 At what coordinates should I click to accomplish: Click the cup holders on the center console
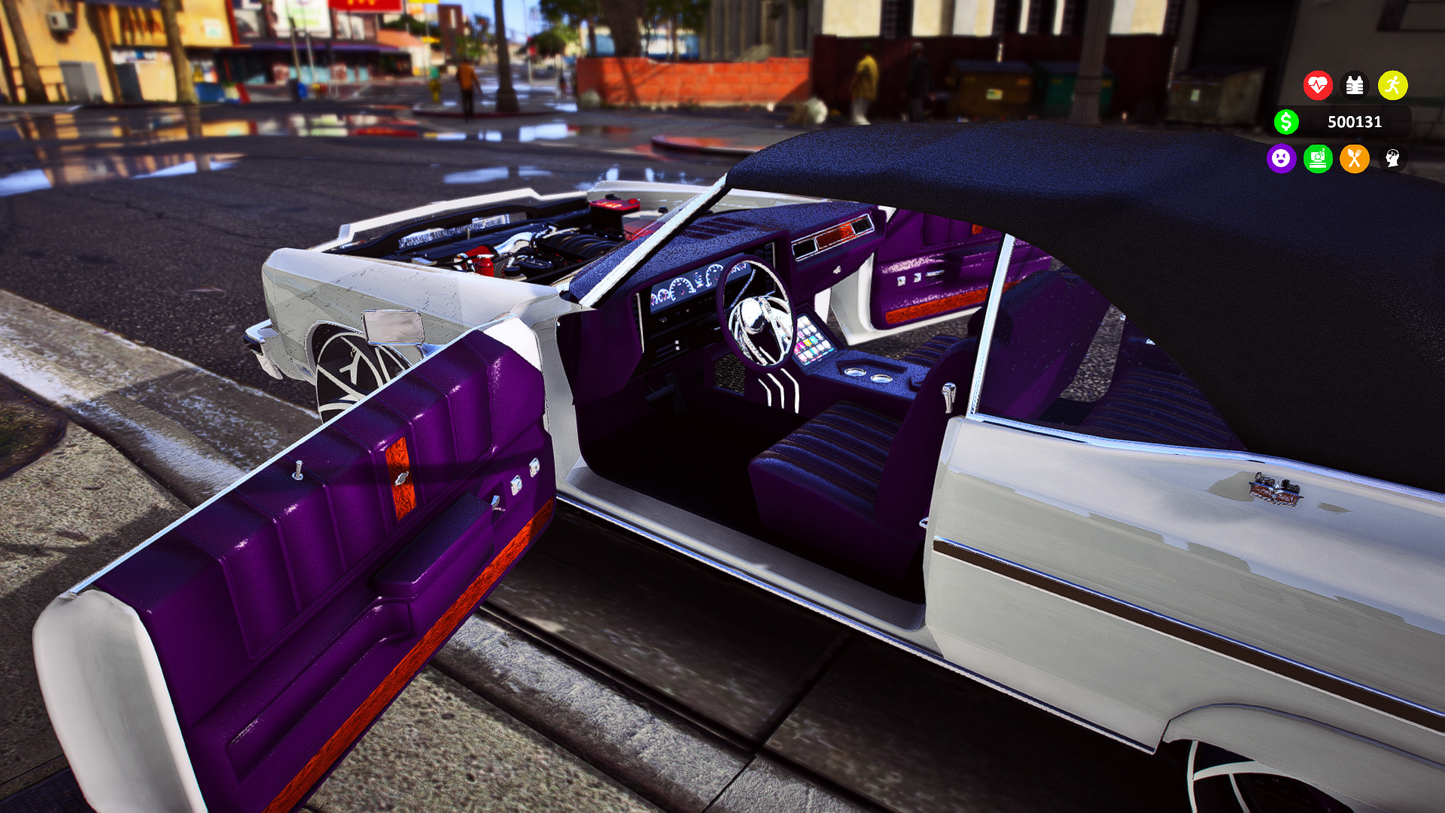click(x=870, y=376)
